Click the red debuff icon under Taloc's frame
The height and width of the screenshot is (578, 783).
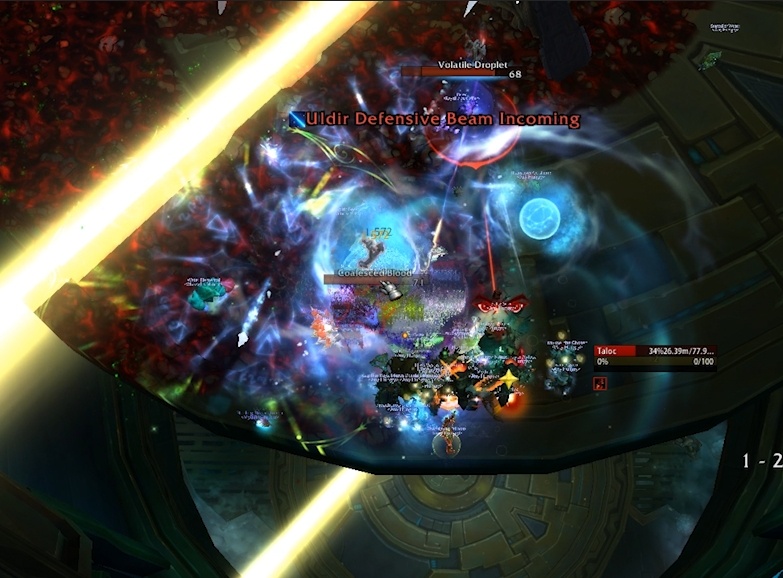point(603,382)
